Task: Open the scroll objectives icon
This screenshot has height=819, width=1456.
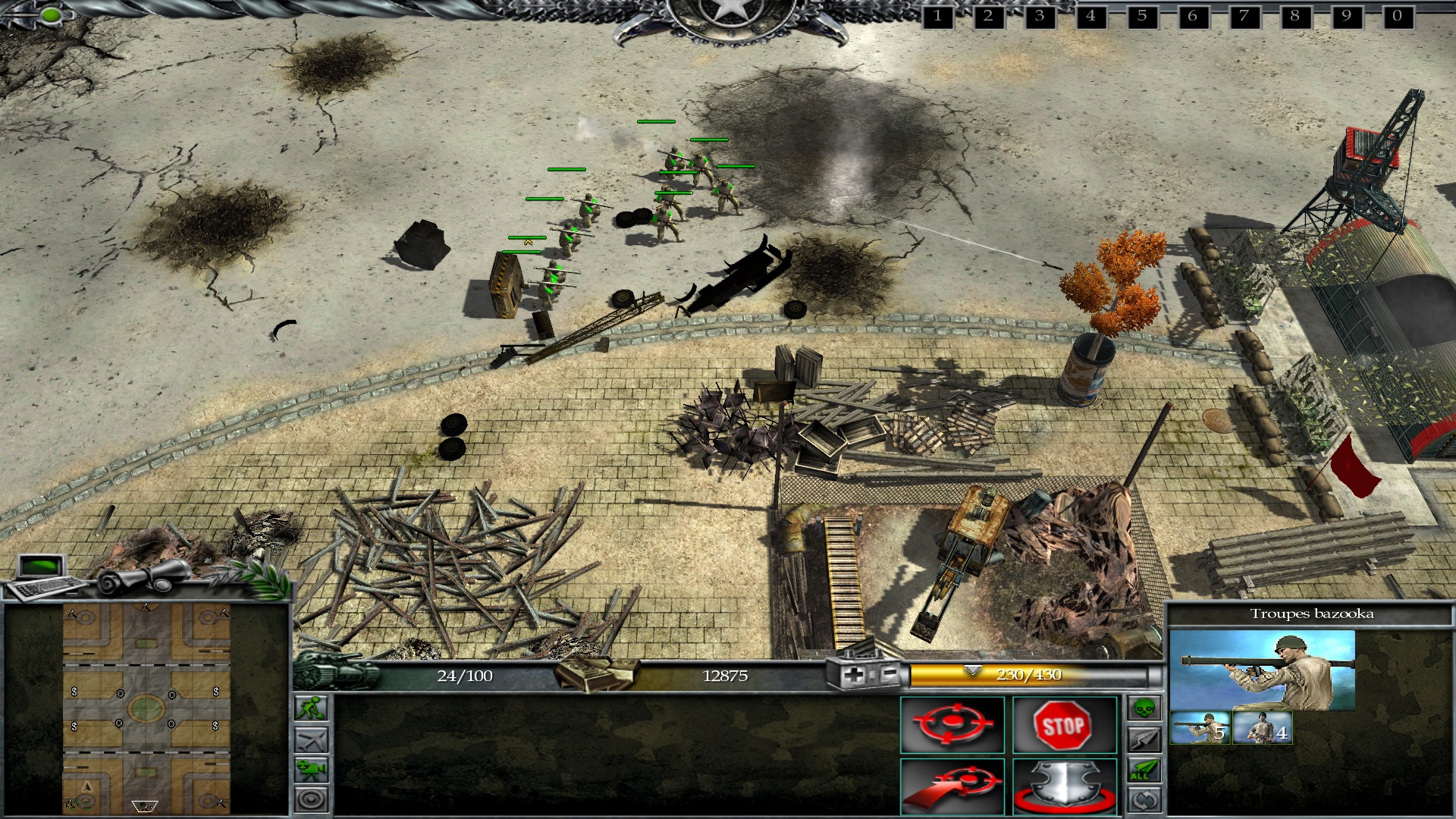Action: point(144,579)
